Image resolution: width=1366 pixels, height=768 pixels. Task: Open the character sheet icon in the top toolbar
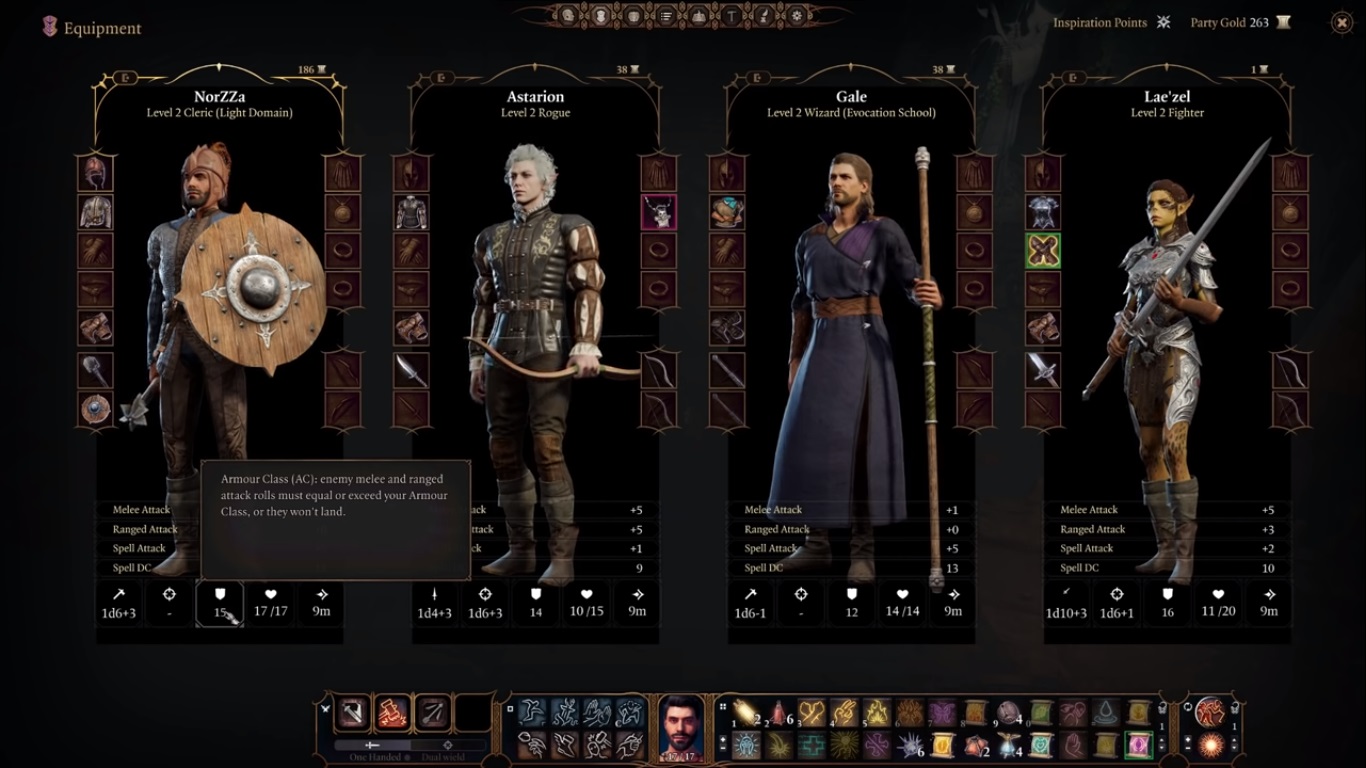tap(567, 15)
